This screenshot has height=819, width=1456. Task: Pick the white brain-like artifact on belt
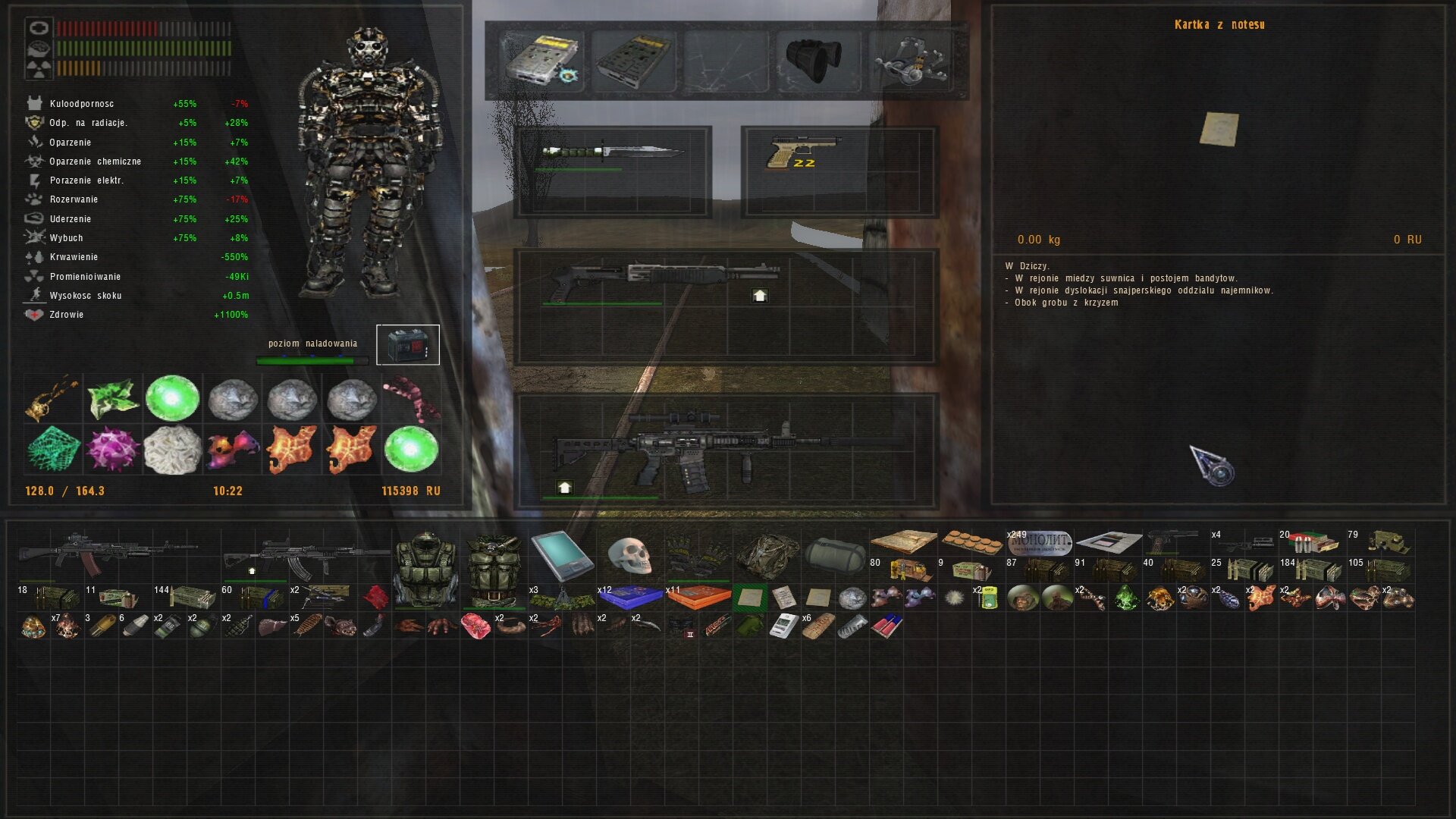coord(172,450)
